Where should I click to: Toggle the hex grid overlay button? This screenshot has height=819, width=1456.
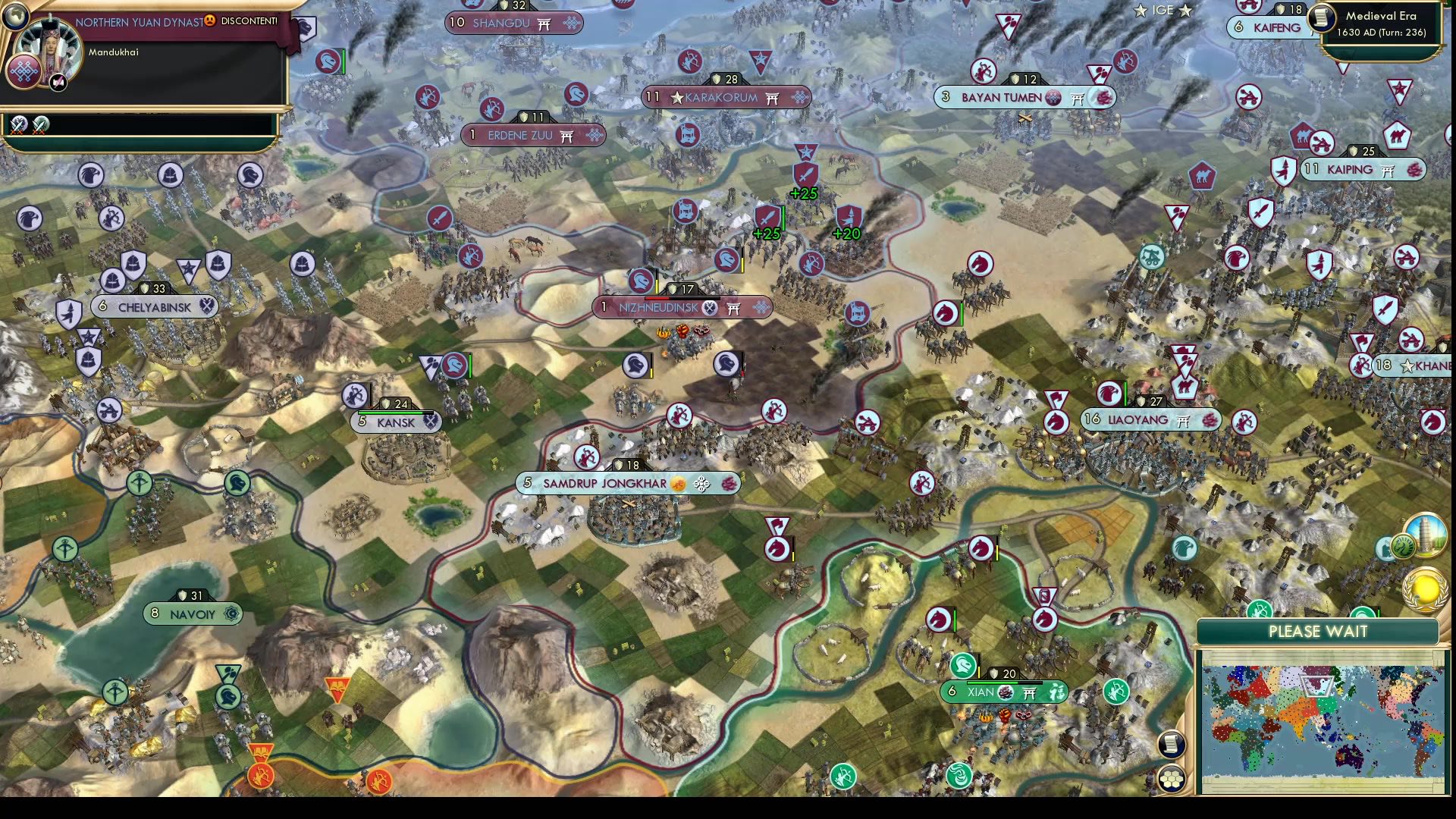[1171, 779]
